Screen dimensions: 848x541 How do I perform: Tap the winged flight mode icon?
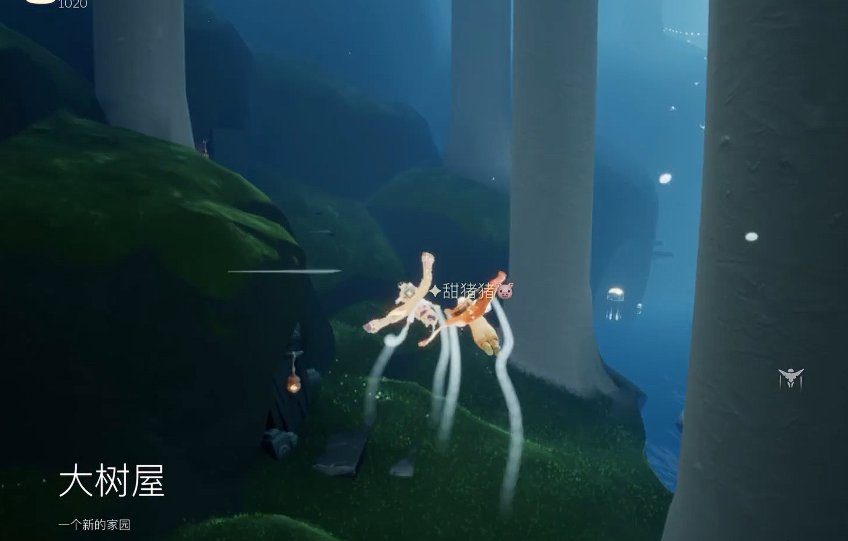(791, 377)
